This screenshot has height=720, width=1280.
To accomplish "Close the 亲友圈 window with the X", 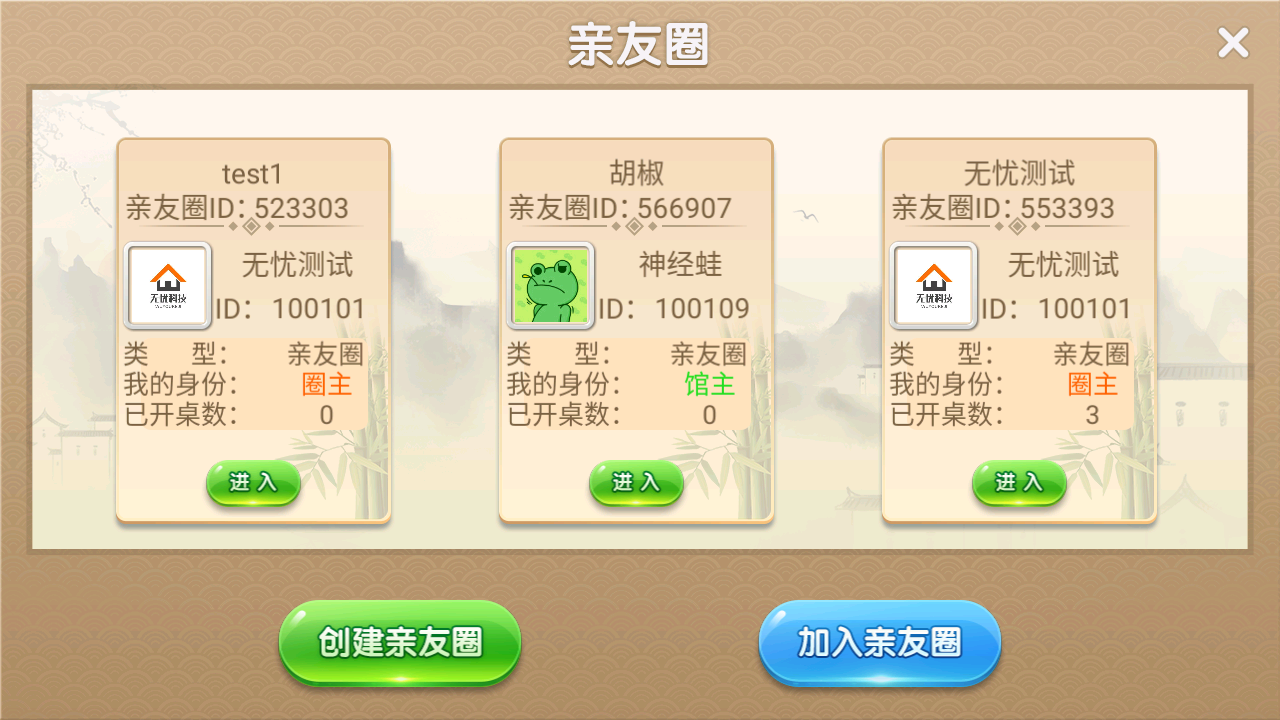I will tap(1233, 43).
